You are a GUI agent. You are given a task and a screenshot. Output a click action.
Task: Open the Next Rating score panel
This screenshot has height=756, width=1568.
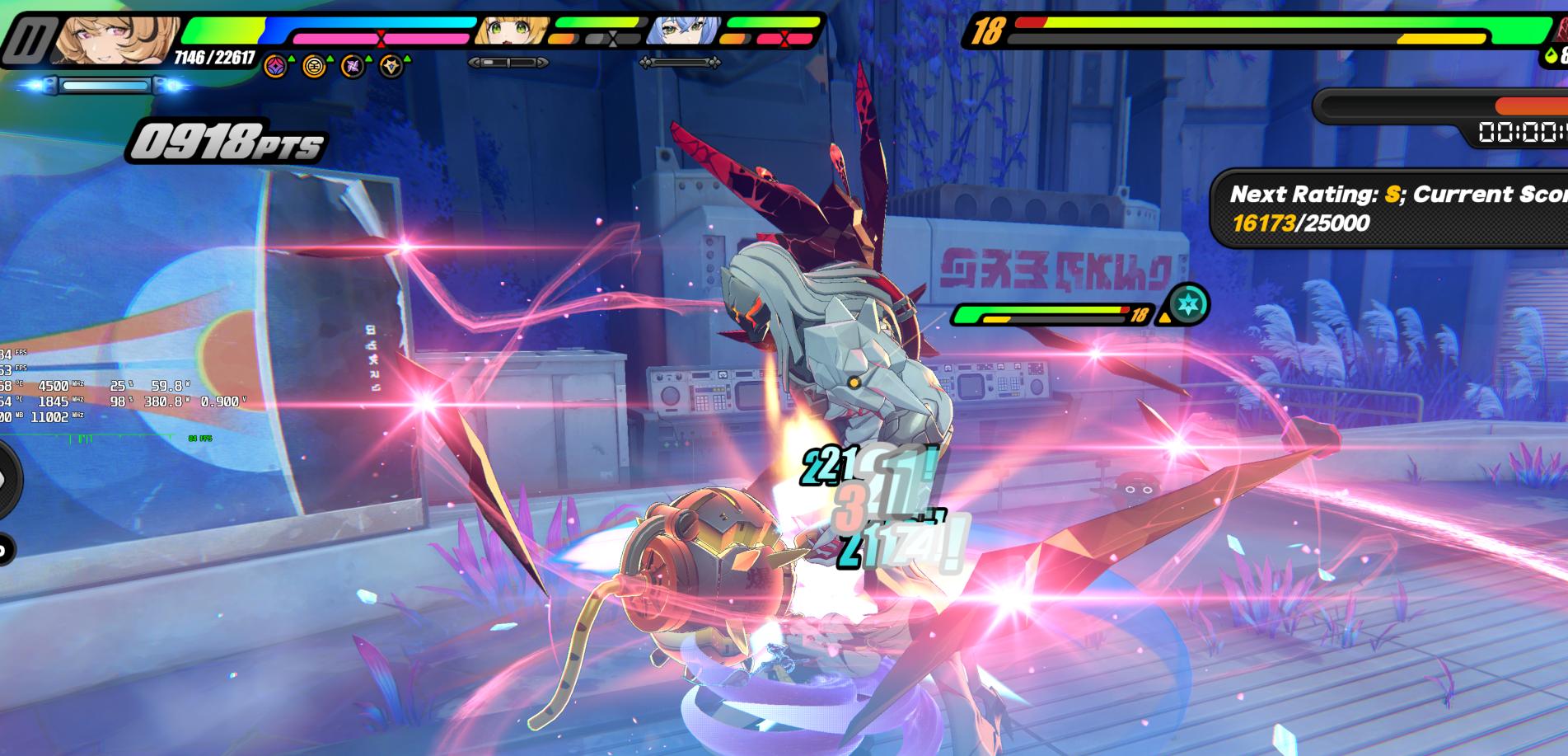[x=1392, y=208]
